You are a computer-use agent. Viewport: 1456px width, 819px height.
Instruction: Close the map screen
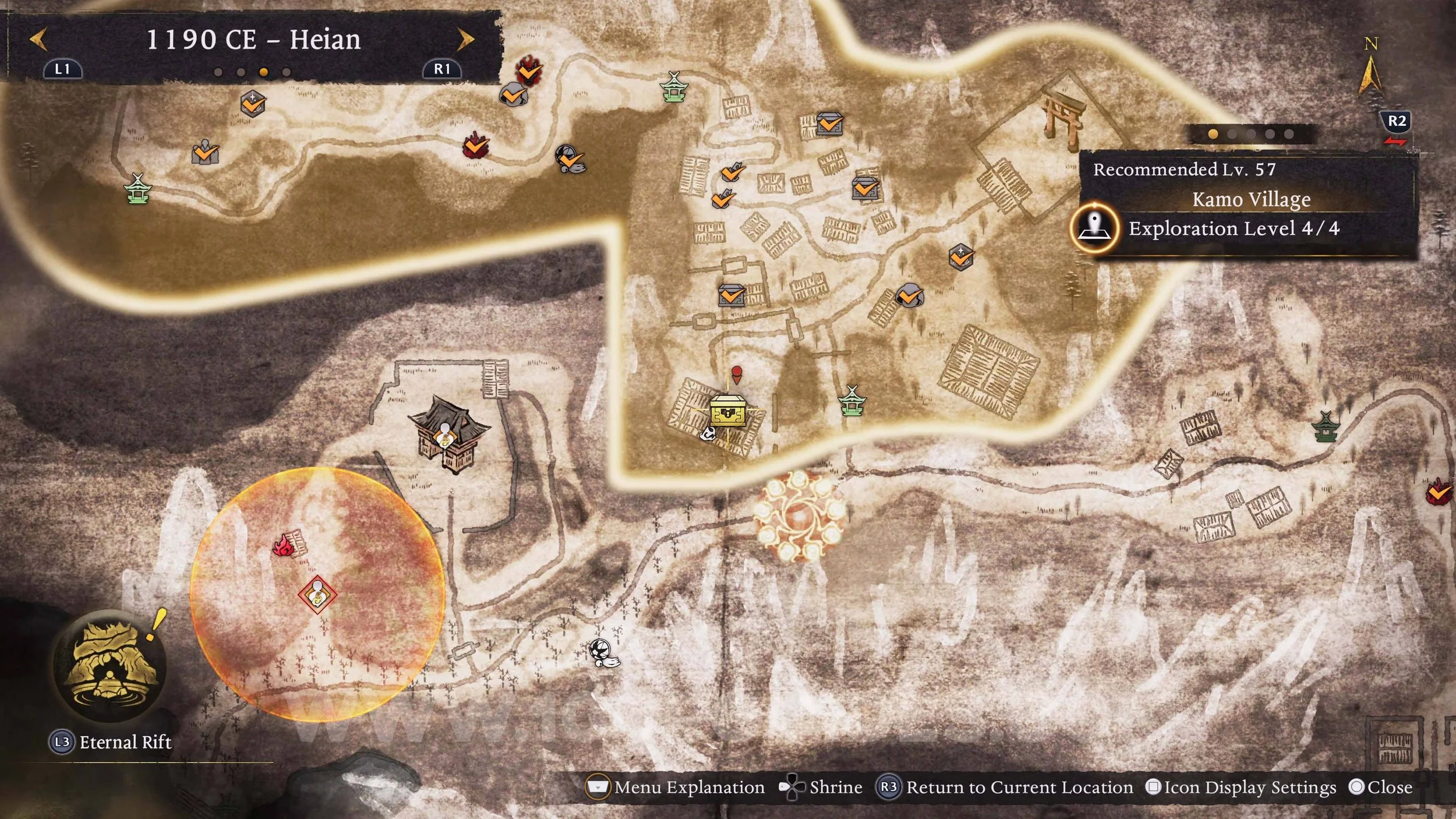1381,788
